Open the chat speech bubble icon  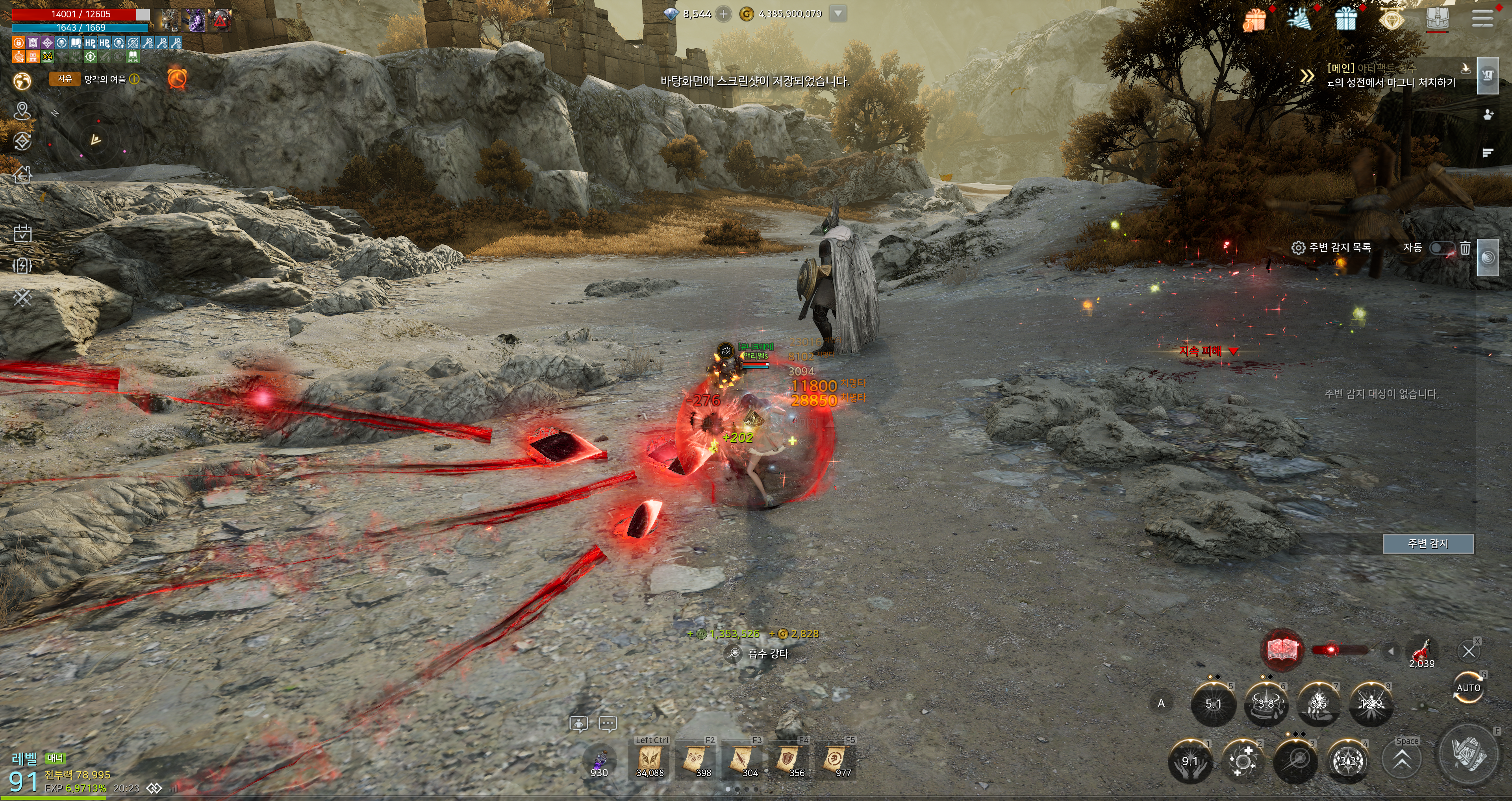[x=608, y=723]
